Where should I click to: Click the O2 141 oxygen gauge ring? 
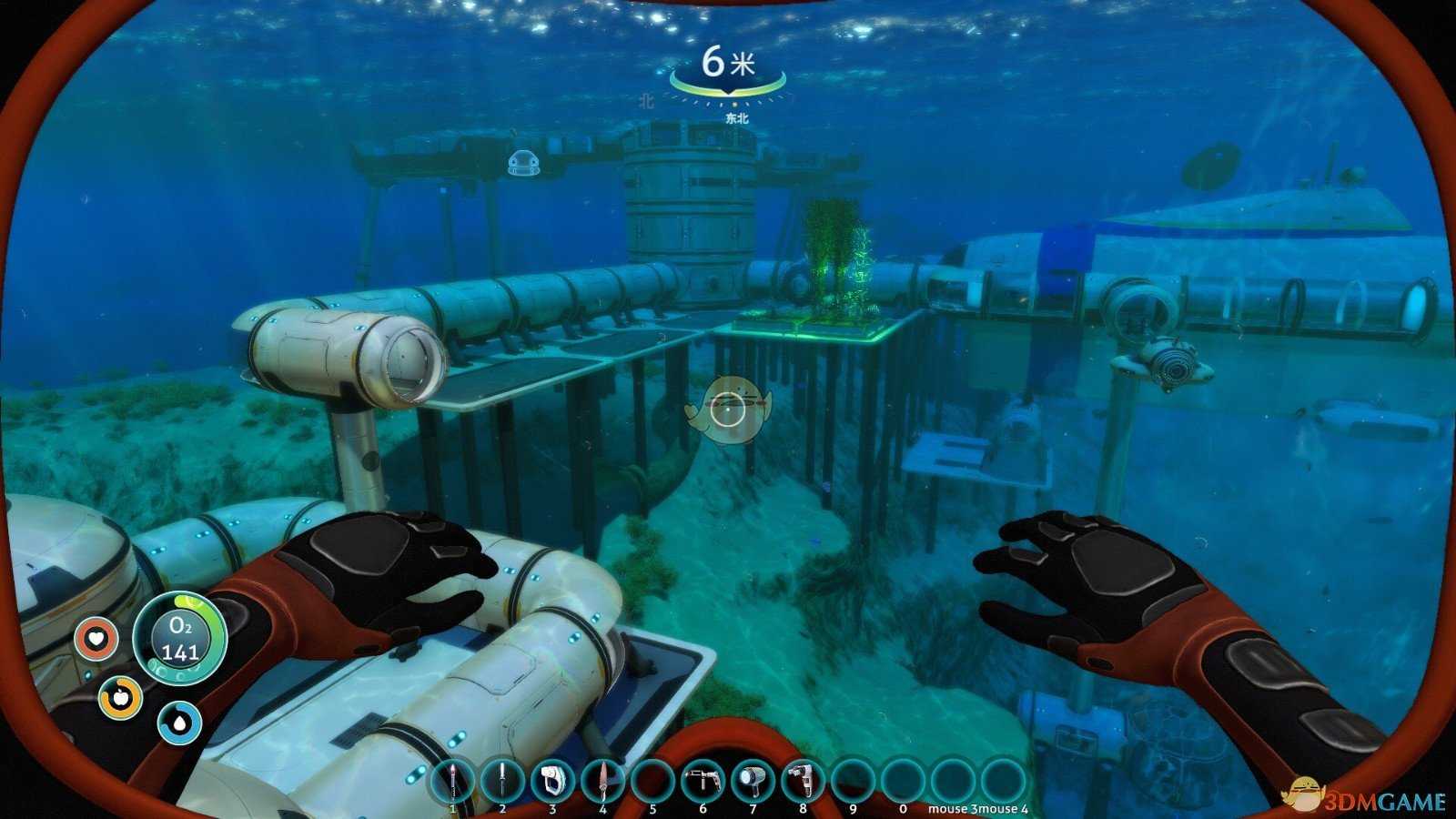(x=179, y=640)
